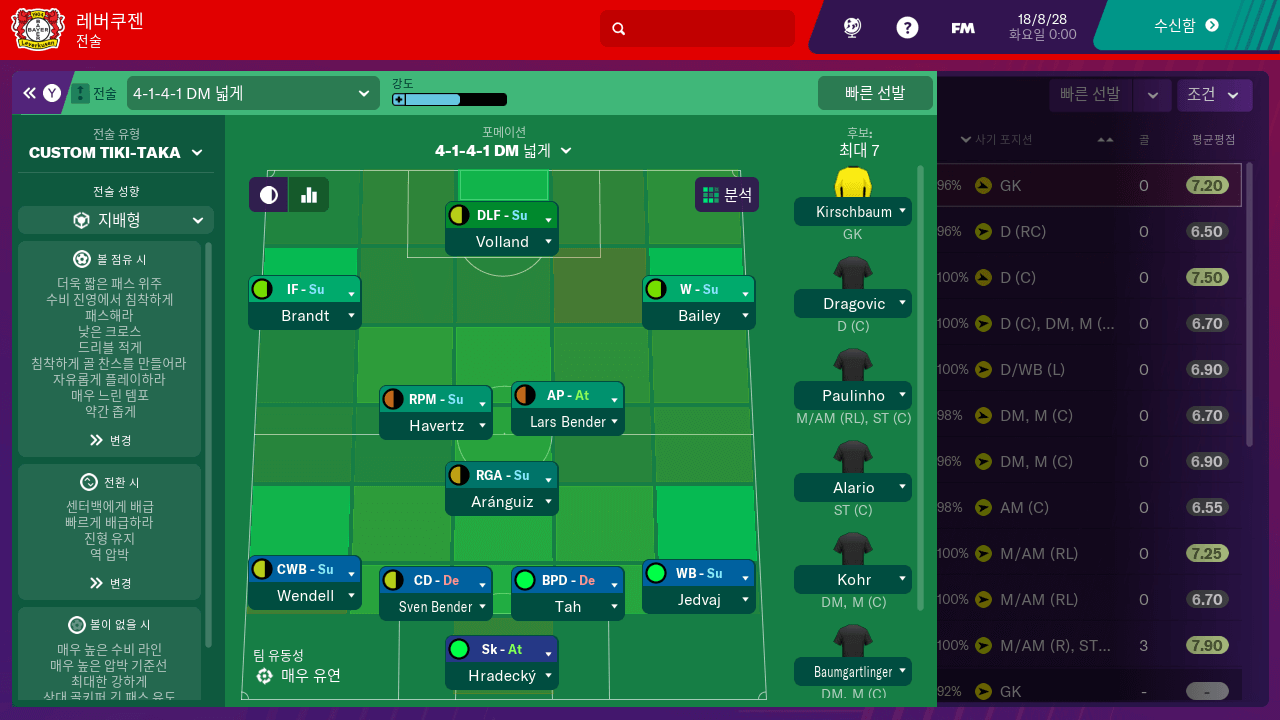Viewport: 1280px width, 720px height.
Task: Pick substitute Kirschbaum from the bench
Action: 853,212
